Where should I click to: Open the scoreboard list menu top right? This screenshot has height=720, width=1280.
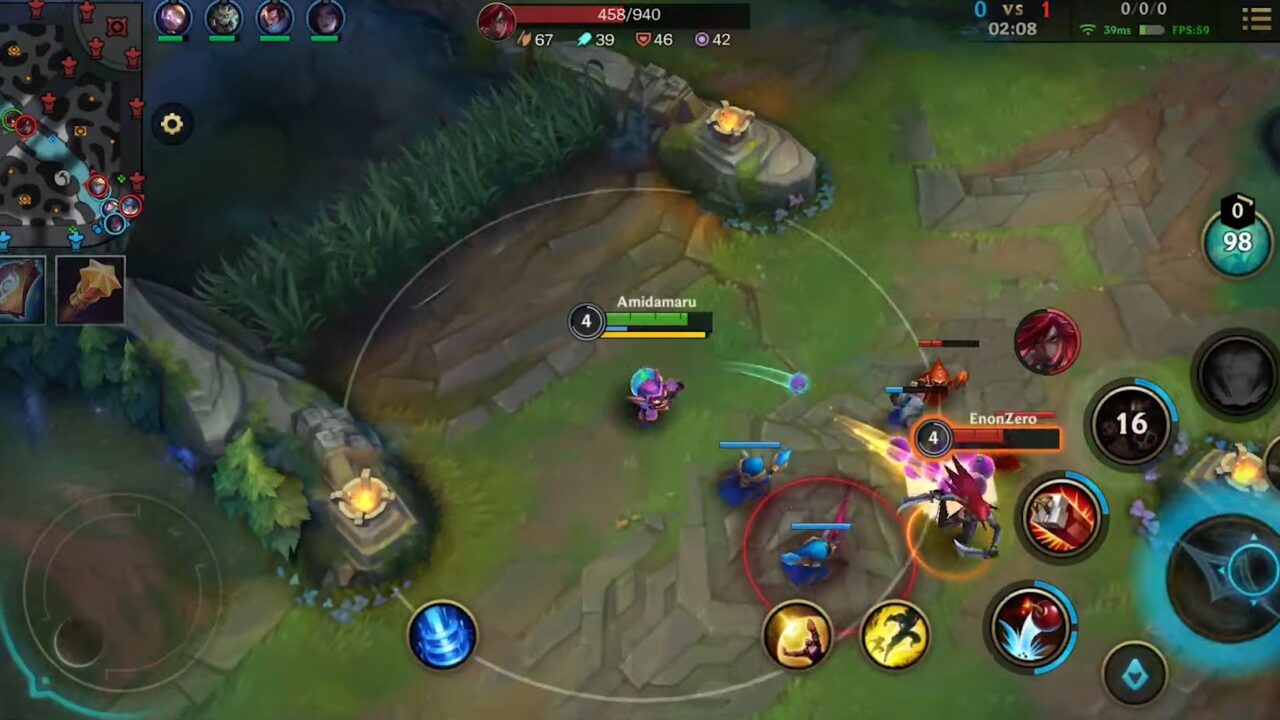click(1256, 20)
